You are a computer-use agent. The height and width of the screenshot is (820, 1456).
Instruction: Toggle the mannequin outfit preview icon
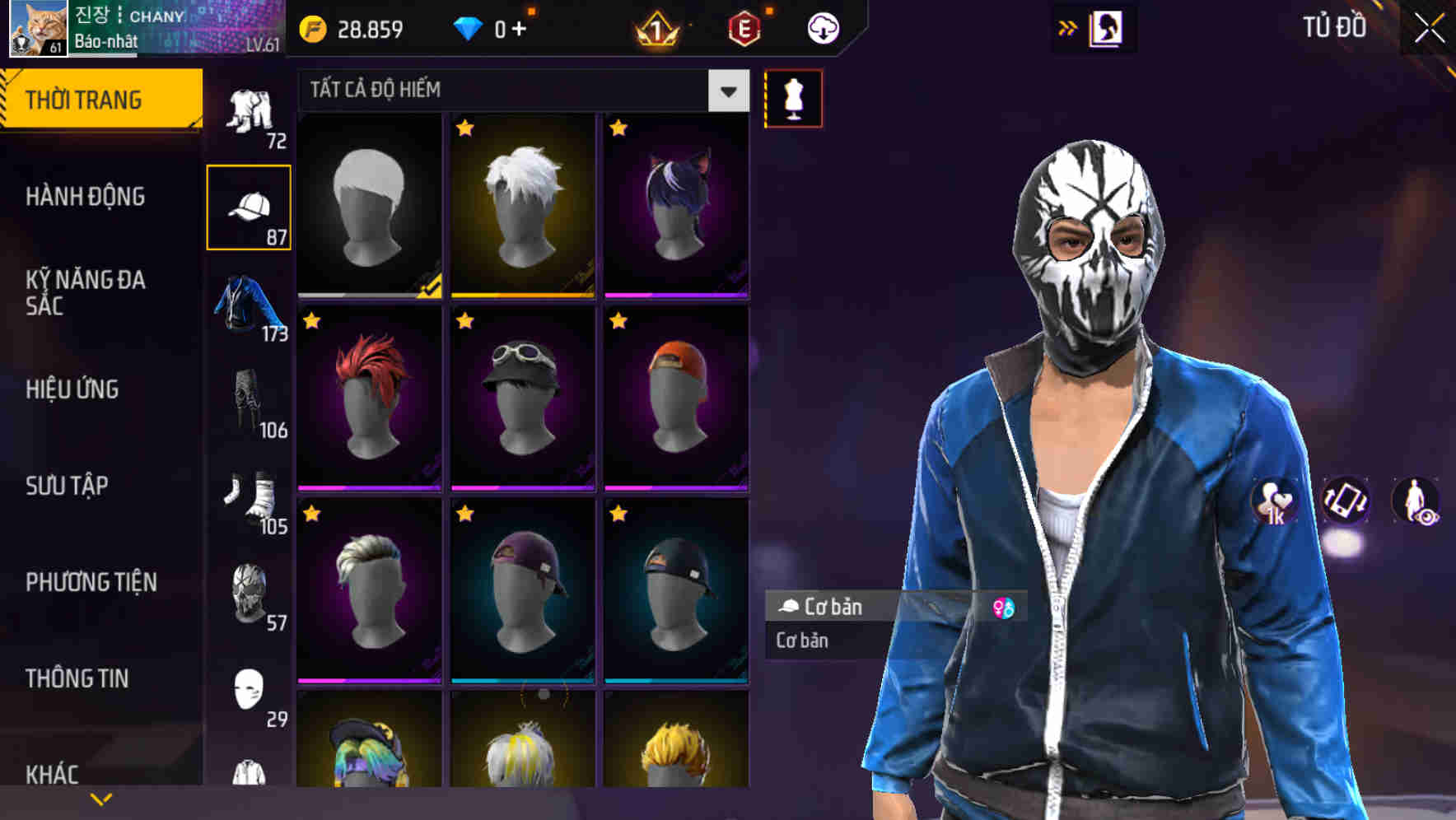coord(793,97)
